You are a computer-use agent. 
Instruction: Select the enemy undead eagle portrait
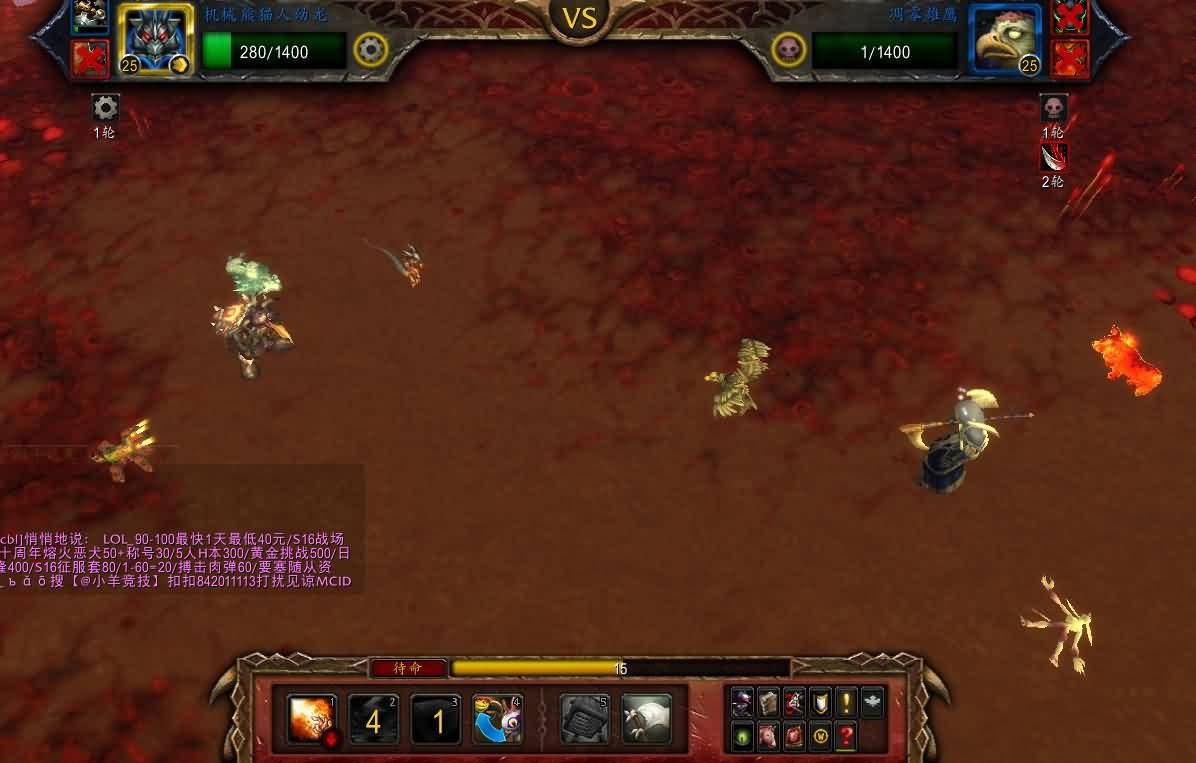[1006, 40]
